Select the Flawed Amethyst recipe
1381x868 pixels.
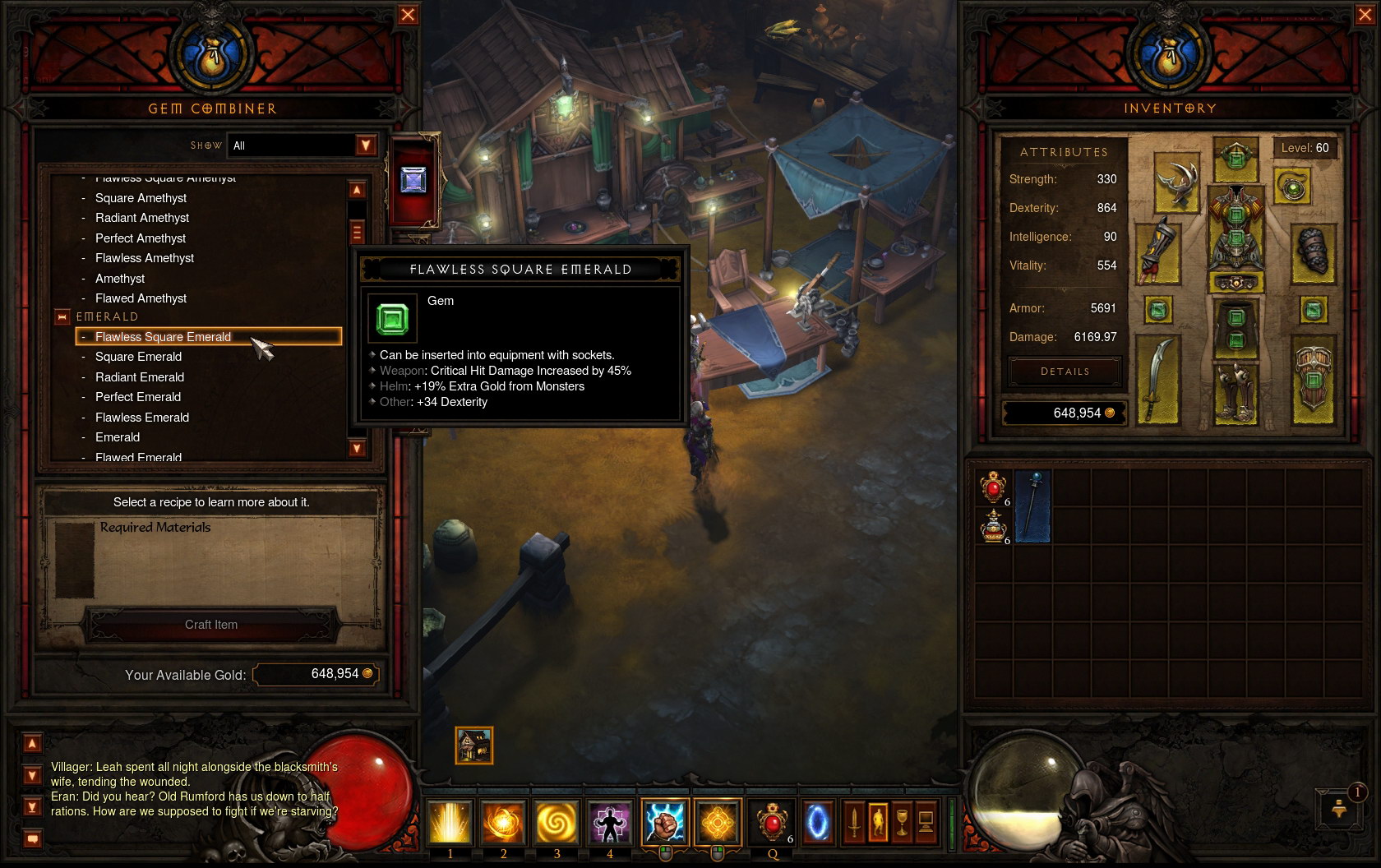coord(141,298)
